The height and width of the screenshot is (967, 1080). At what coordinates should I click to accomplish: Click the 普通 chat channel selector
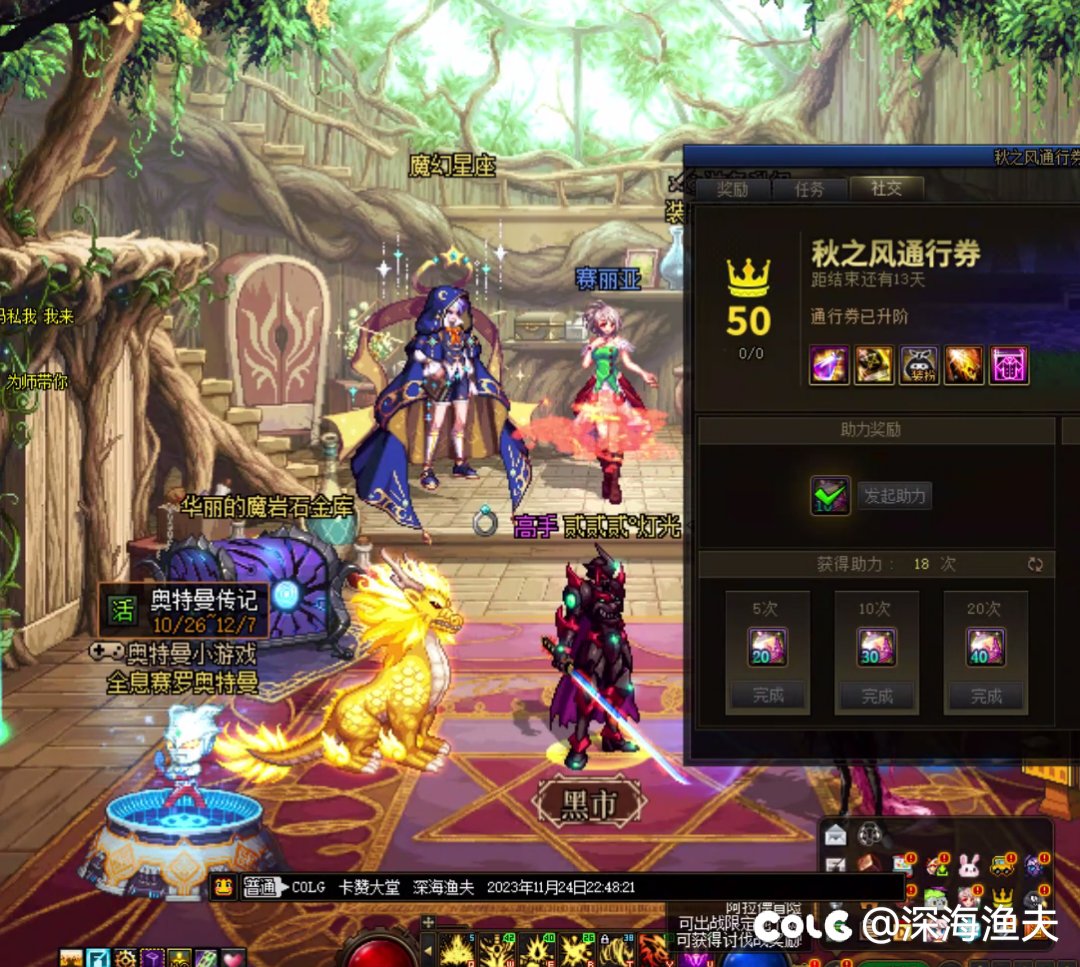[261, 887]
